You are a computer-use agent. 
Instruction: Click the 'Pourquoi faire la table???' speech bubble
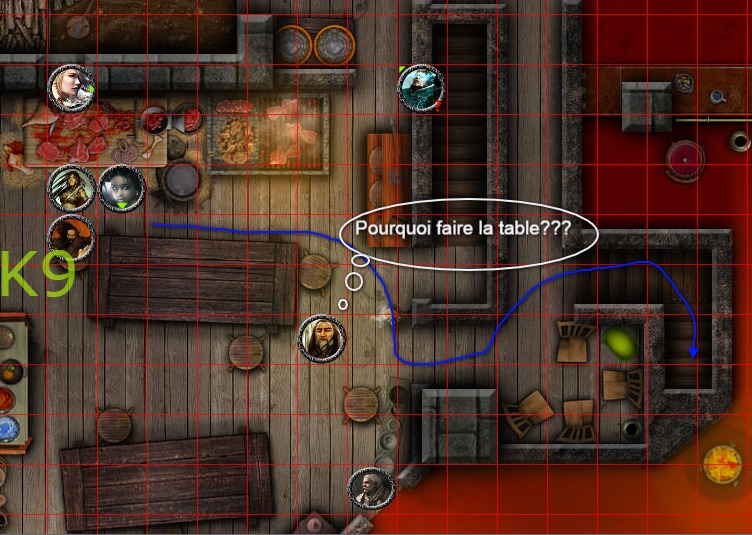(468, 230)
